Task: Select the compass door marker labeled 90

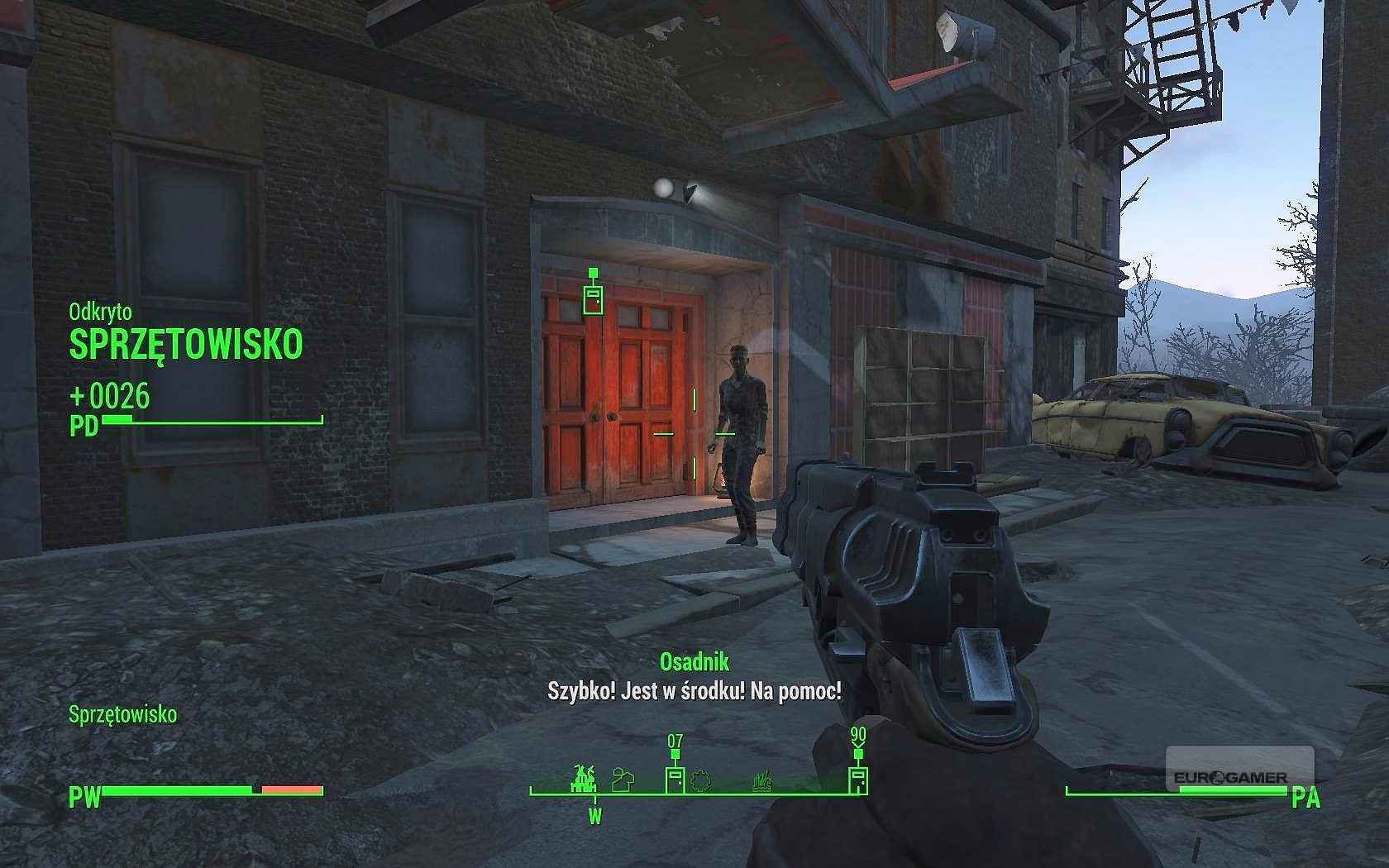Action: [x=857, y=779]
